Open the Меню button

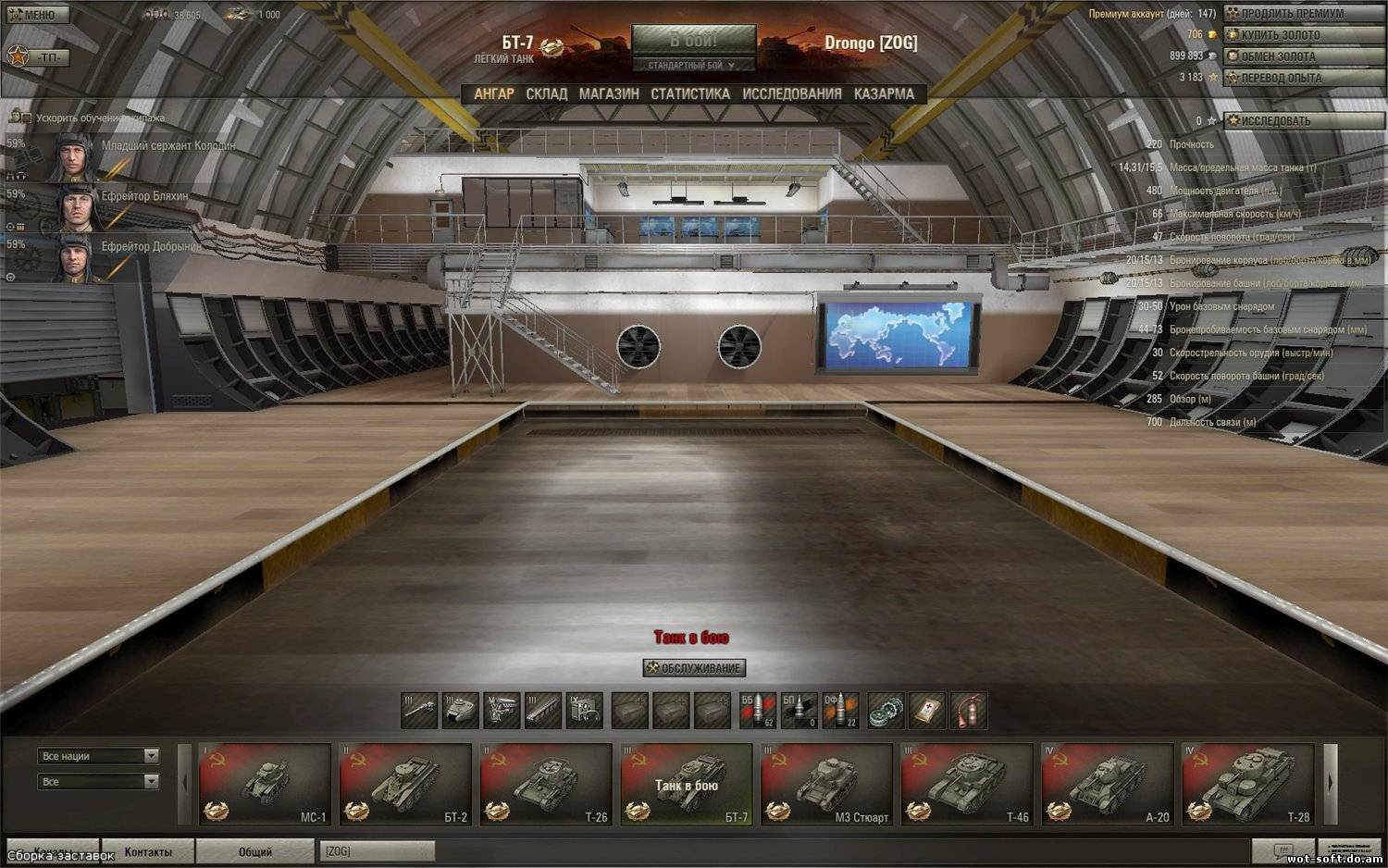[x=32, y=15]
